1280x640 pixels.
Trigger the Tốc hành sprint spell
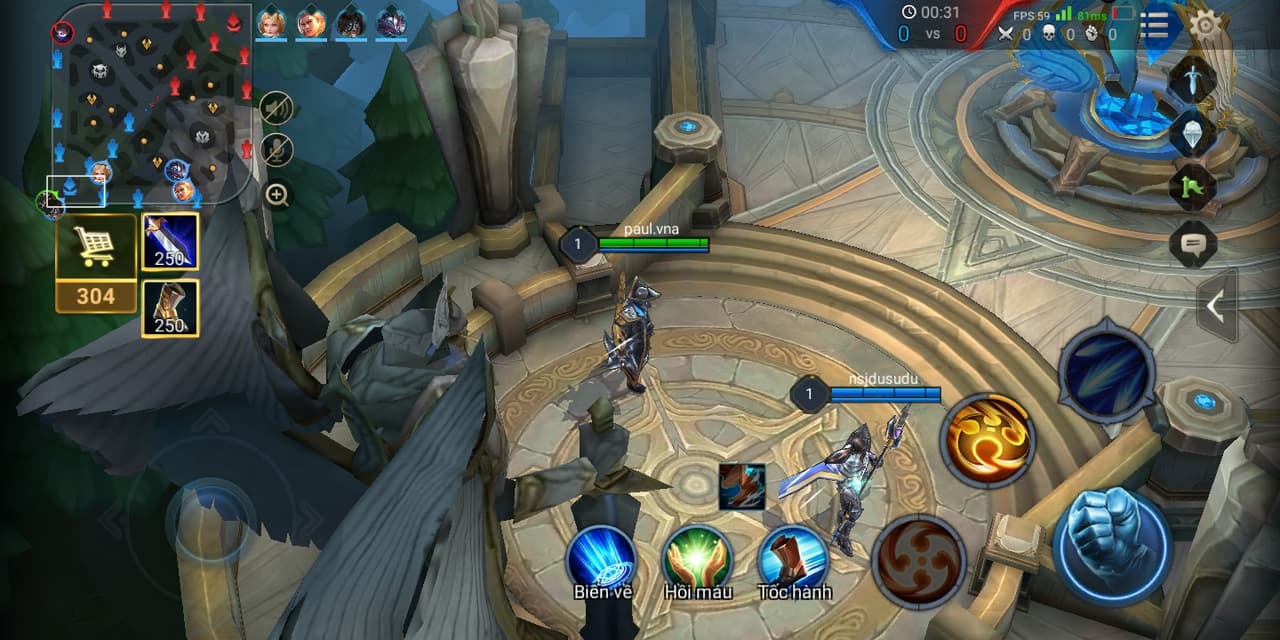[x=792, y=559]
